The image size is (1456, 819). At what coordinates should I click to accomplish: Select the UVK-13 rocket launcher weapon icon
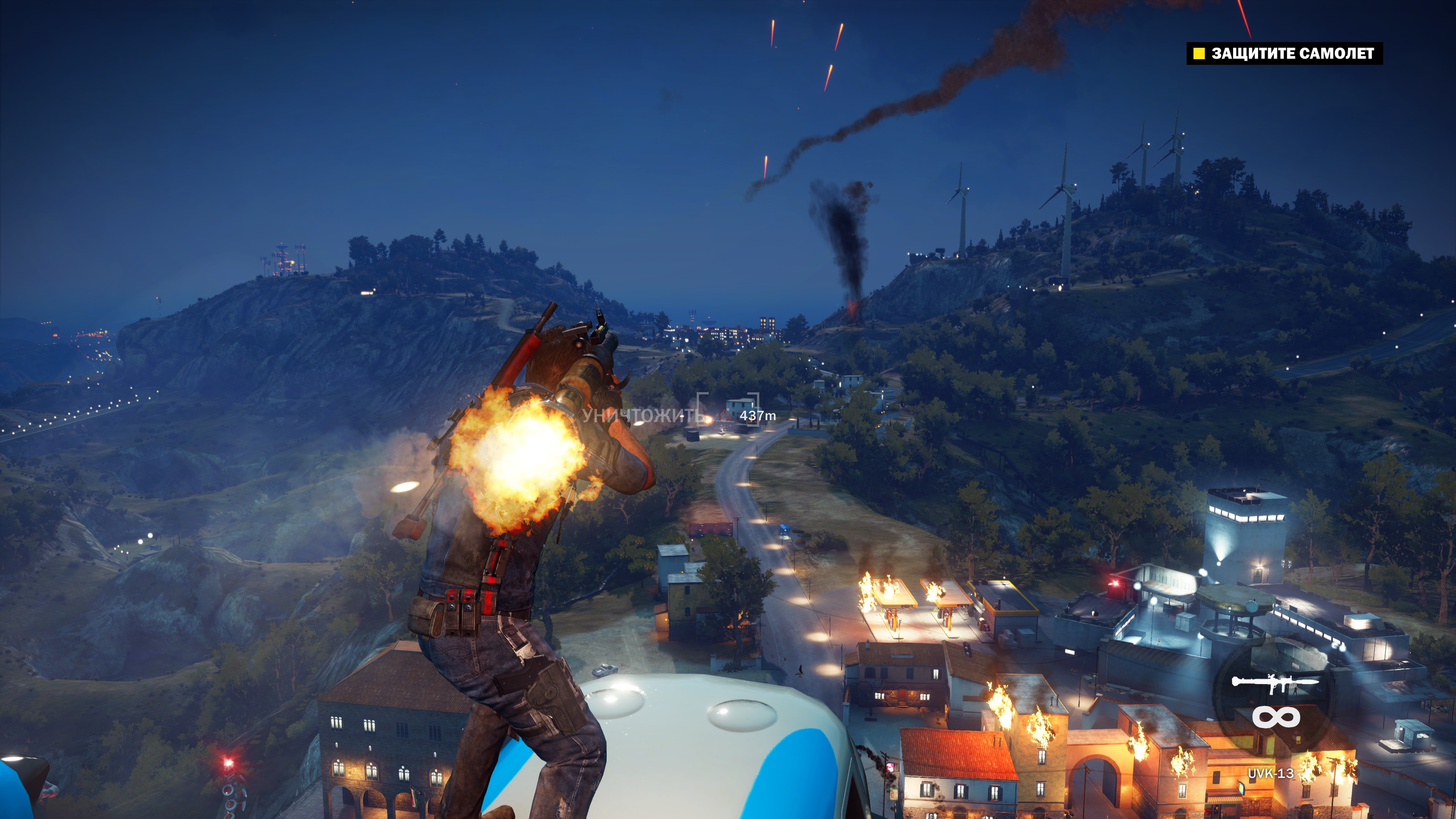tap(1275, 683)
